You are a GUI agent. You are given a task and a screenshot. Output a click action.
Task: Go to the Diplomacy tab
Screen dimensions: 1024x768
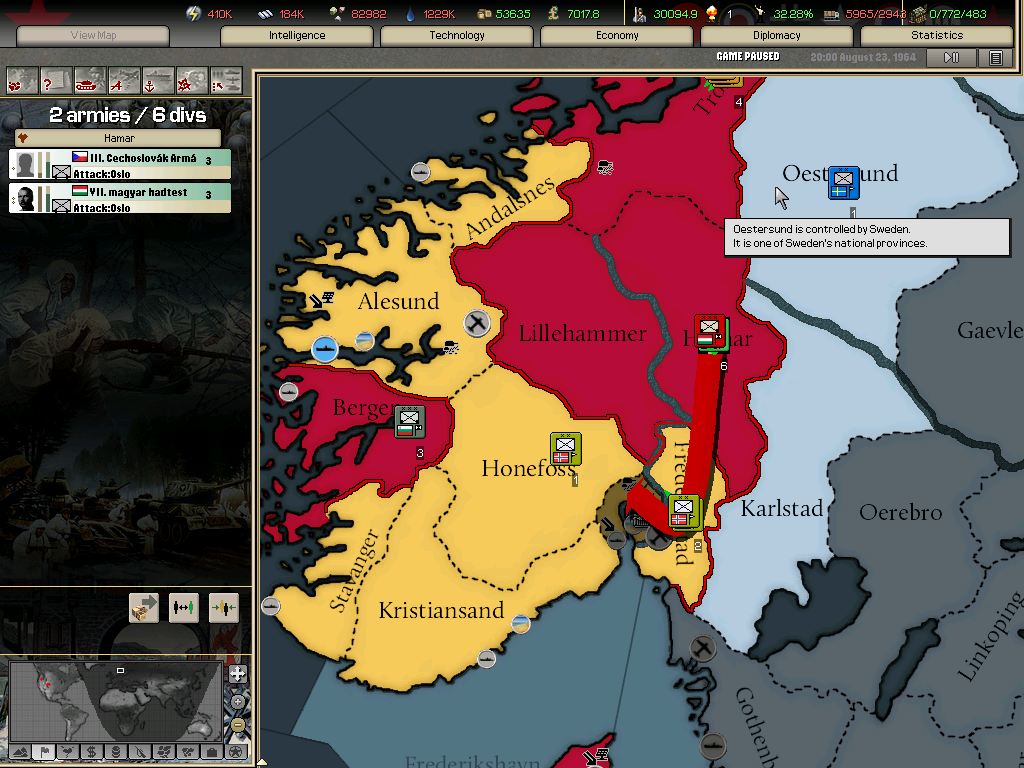[777, 35]
